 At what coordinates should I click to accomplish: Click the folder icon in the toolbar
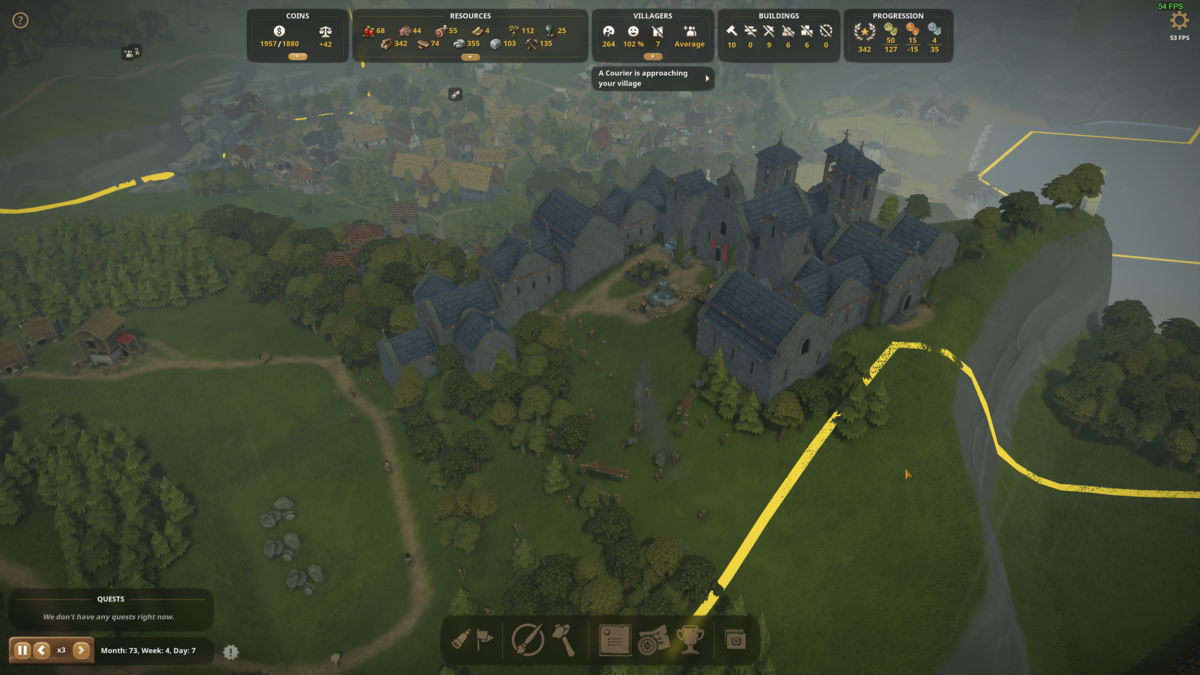[x=736, y=640]
